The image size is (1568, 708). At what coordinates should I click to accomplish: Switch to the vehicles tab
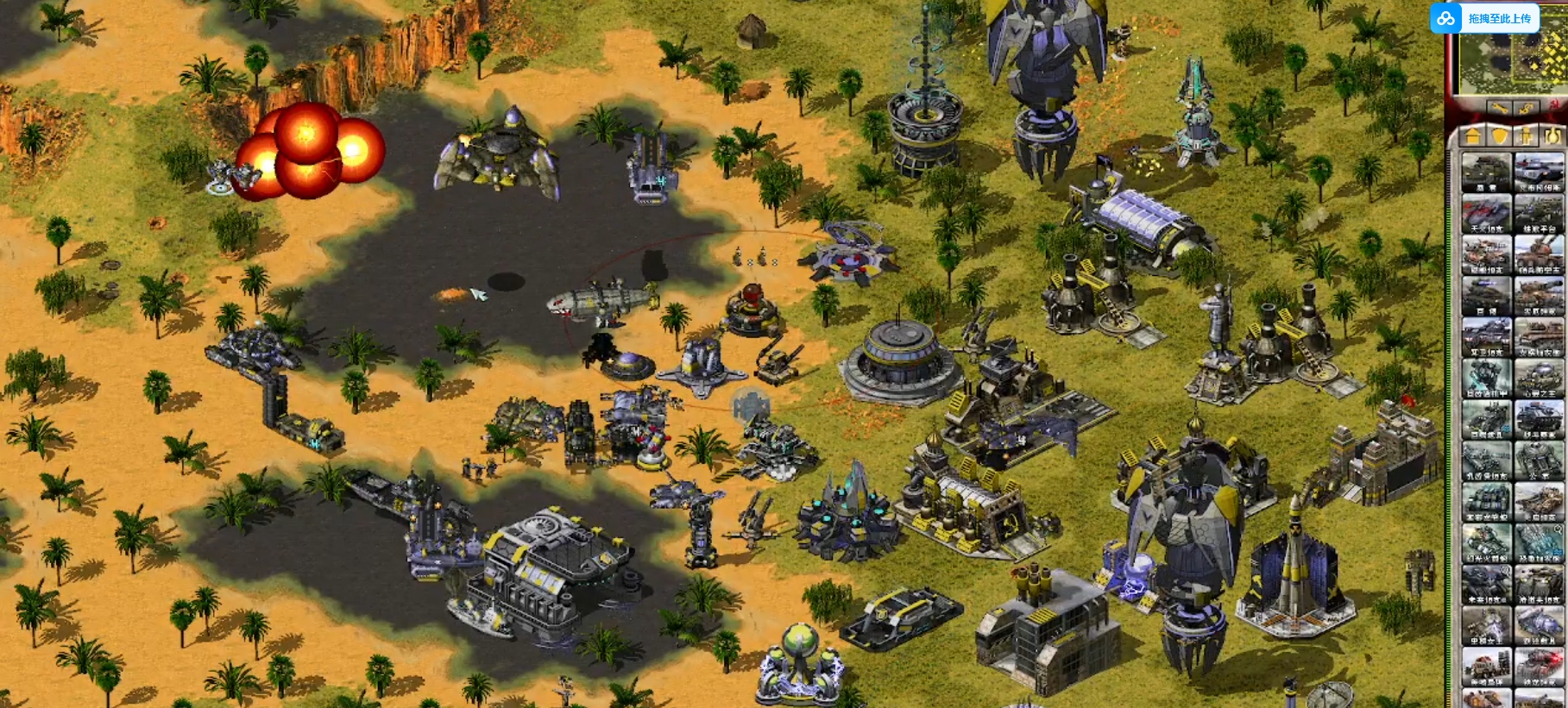click(1552, 135)
